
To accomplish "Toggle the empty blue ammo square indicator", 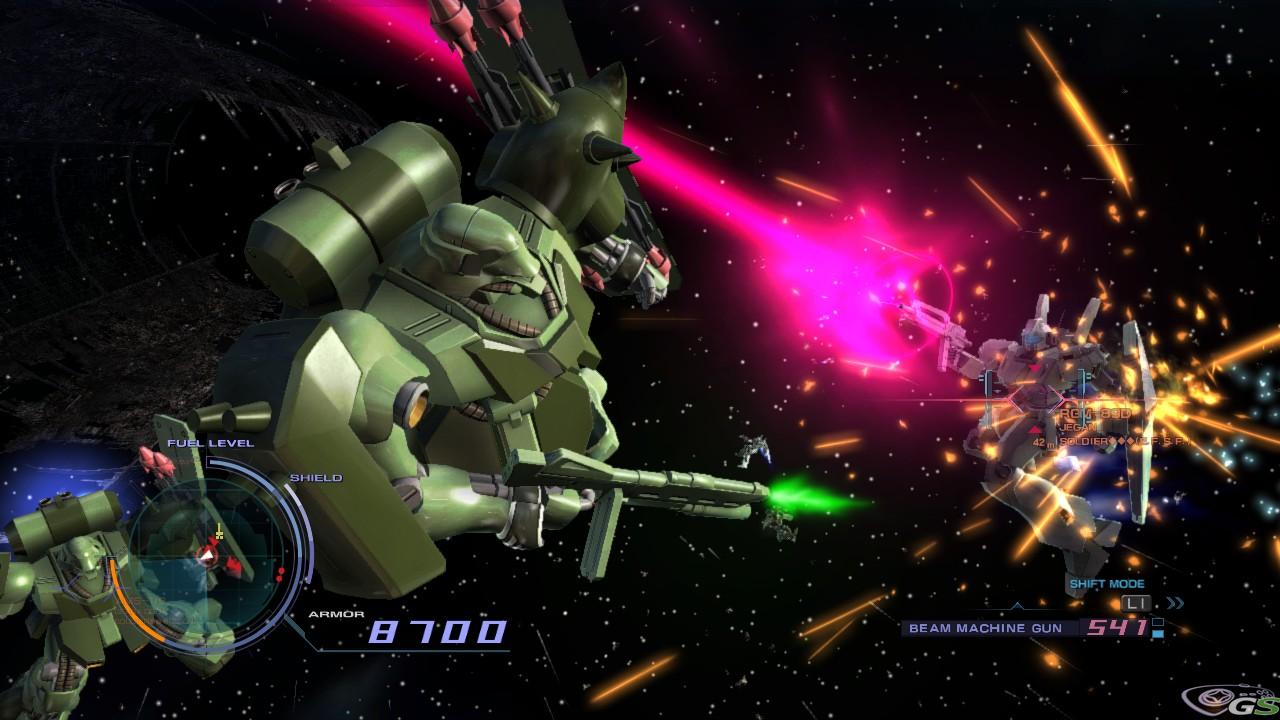I will [x=1156, y=622].
